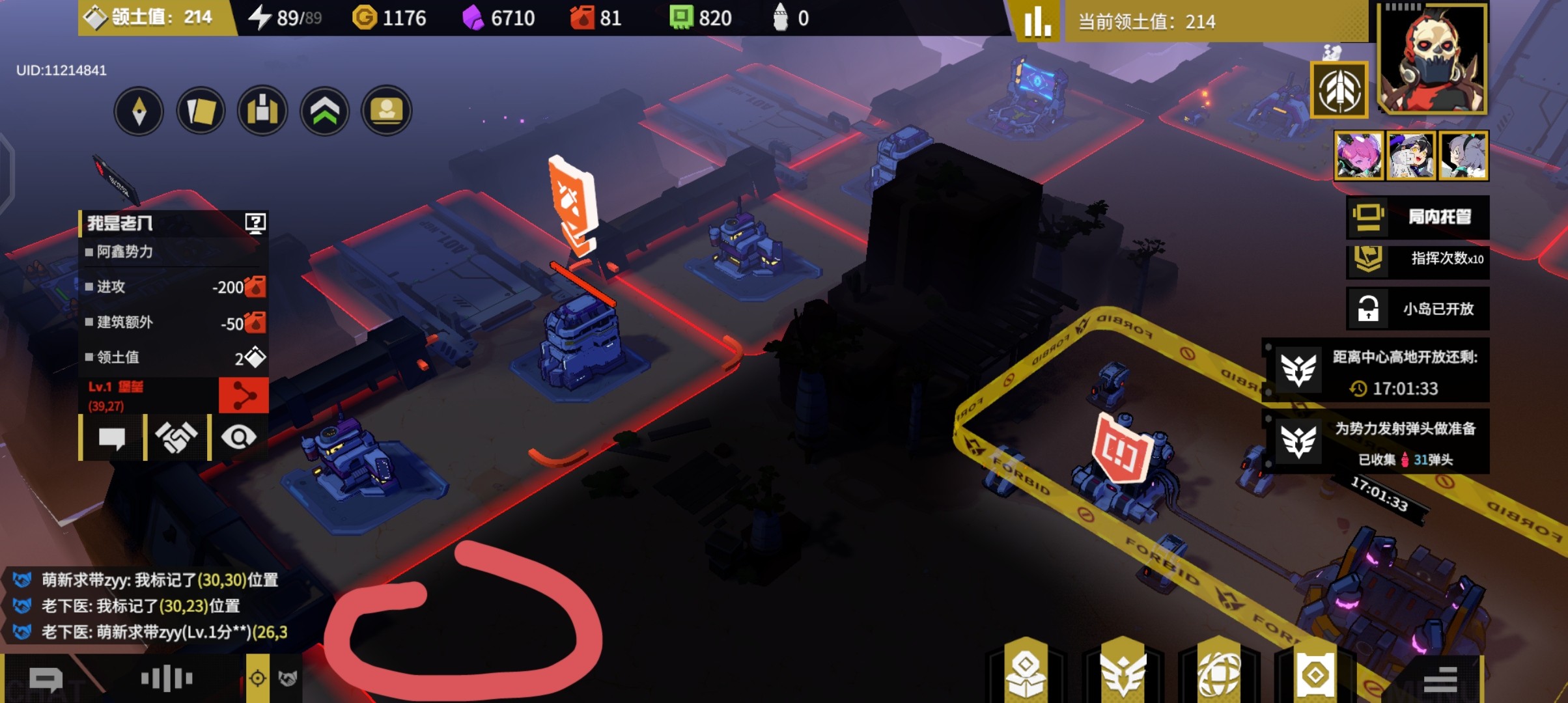Open the red-hooded skull commander portrait

(x=1432, y=59)
